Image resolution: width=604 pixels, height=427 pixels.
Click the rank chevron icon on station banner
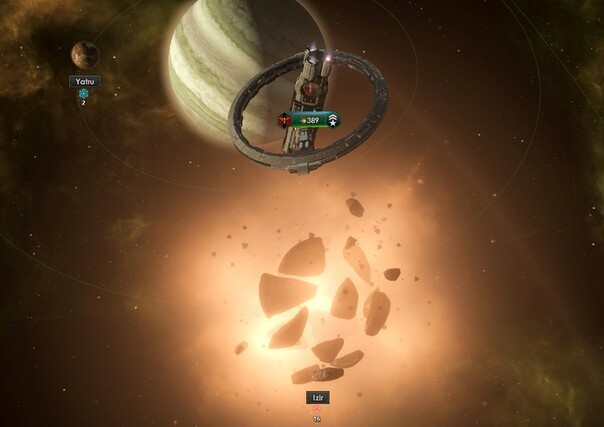click(333, 120)
